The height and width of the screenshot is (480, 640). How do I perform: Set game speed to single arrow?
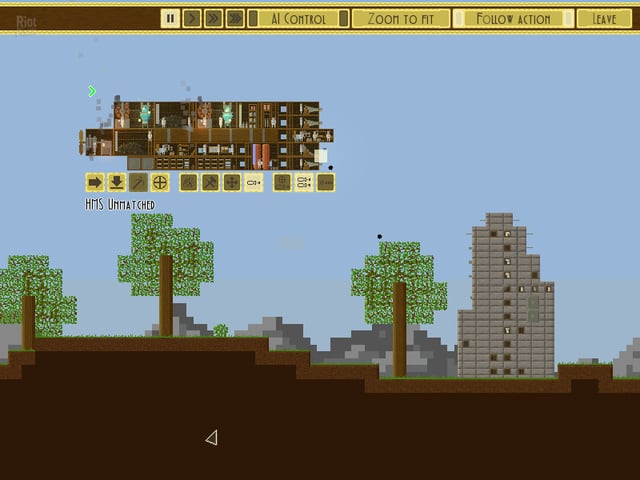pyautogui.click(x=190, y=18)
